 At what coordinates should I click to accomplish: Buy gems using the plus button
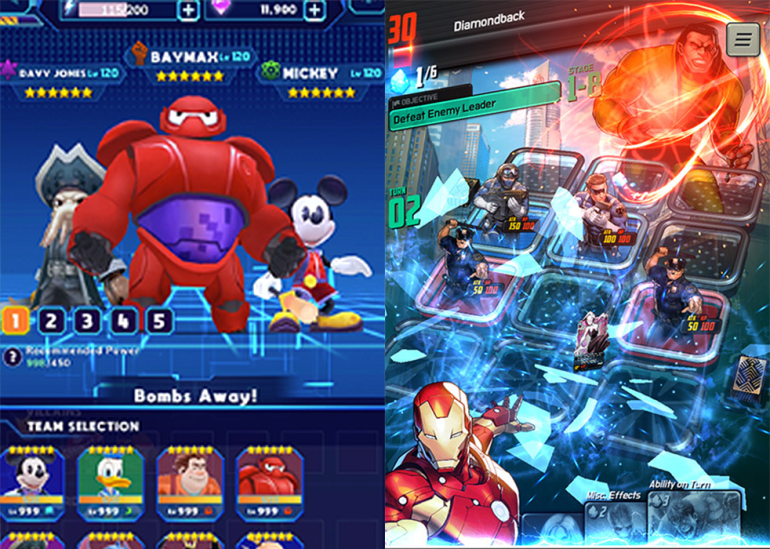point(315,11)
